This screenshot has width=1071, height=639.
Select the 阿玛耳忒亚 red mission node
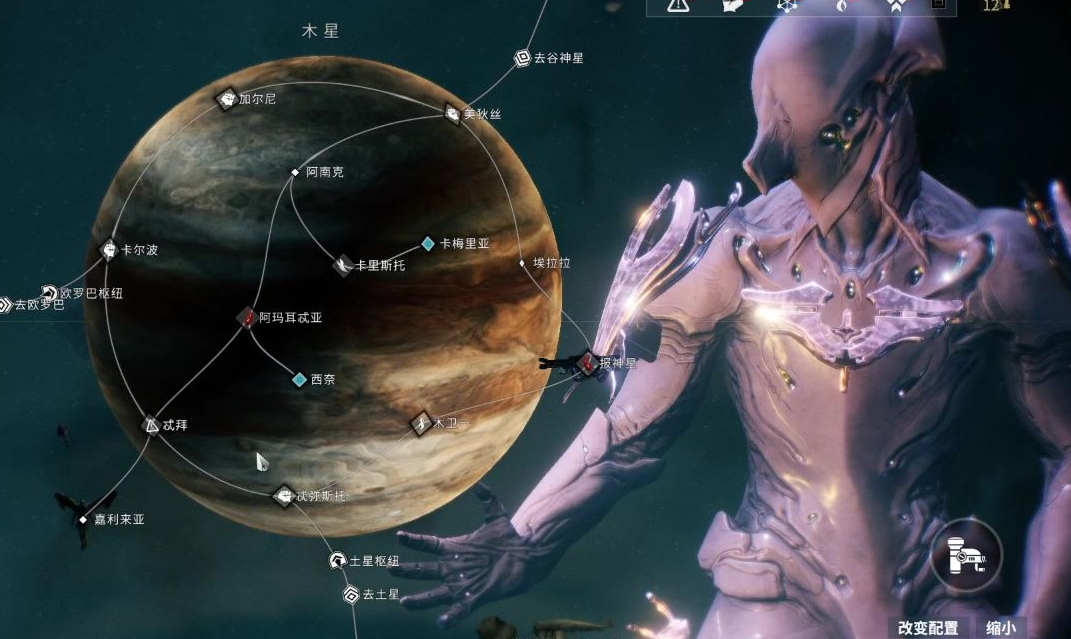[x=247, y=317]
